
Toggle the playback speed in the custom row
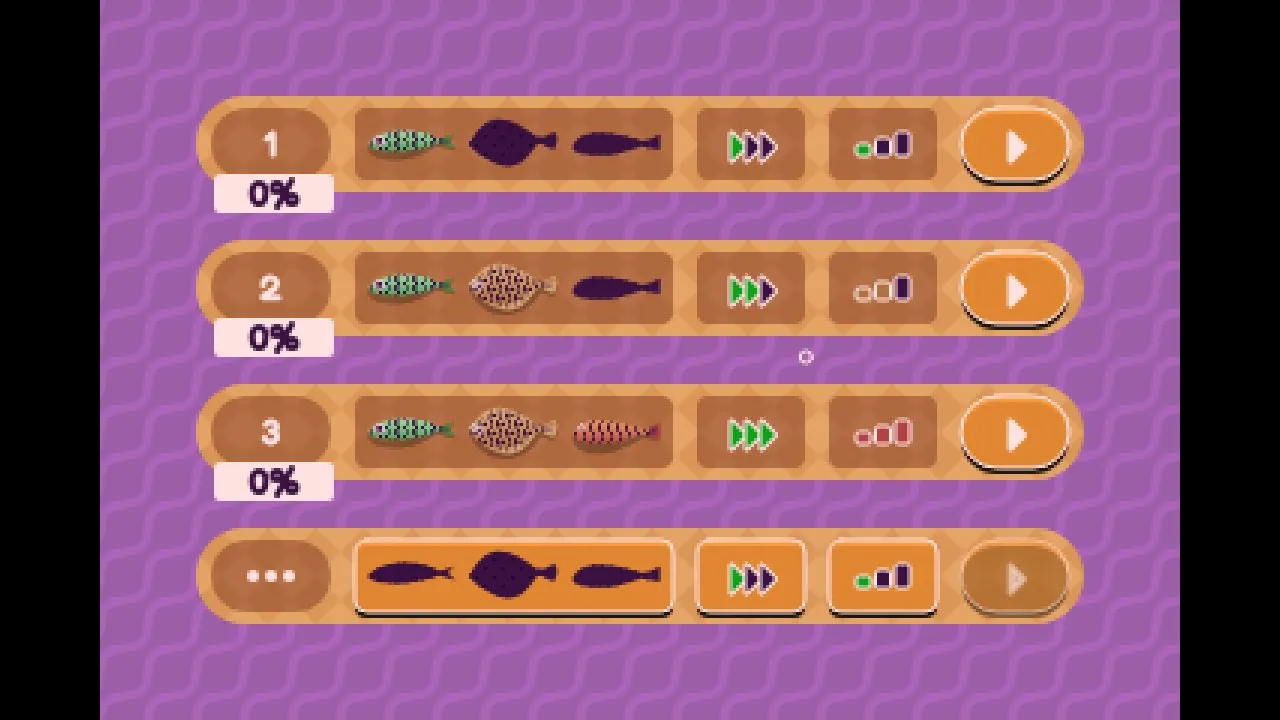tap(749, 576)
